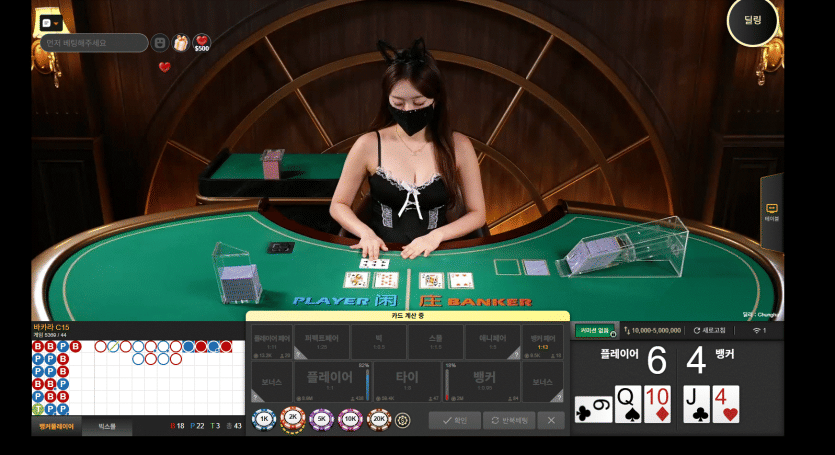Select the 10K chip
Screen dimensions: 835x455
coord(352,420)
